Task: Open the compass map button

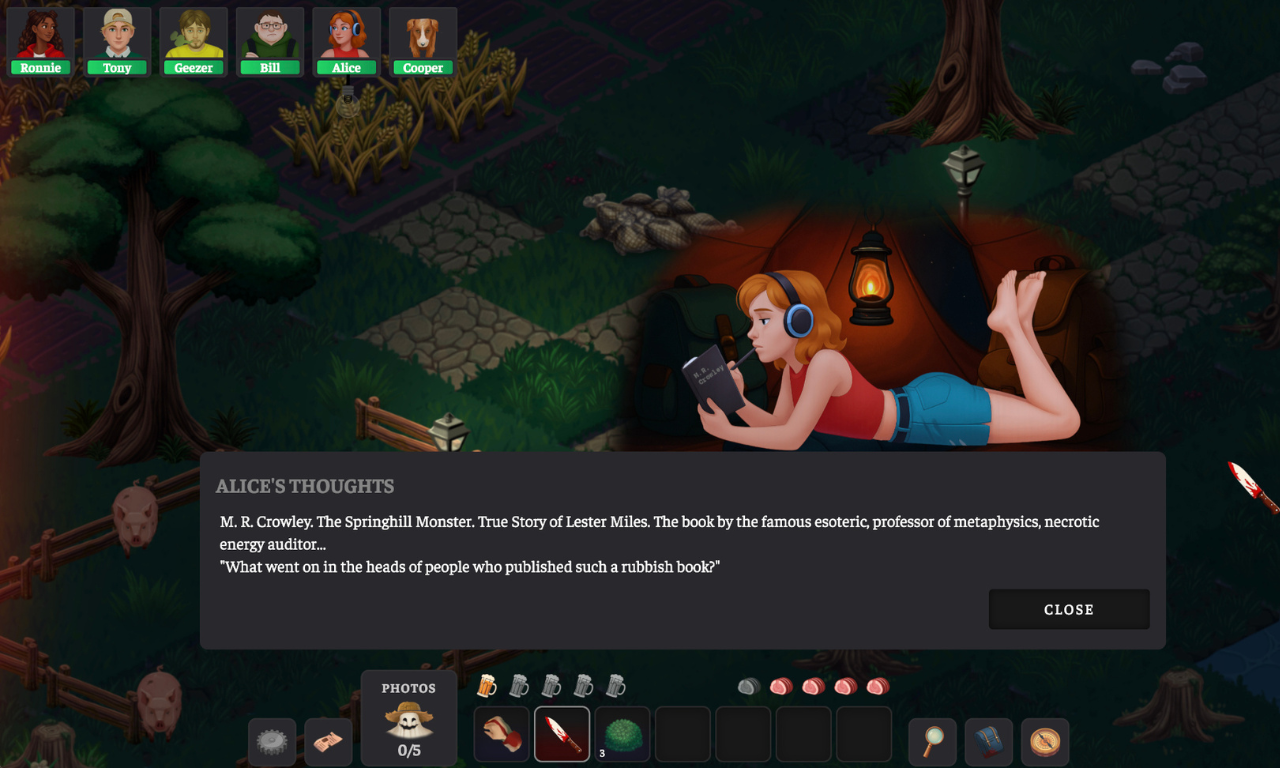Action: click(1045, 742)
